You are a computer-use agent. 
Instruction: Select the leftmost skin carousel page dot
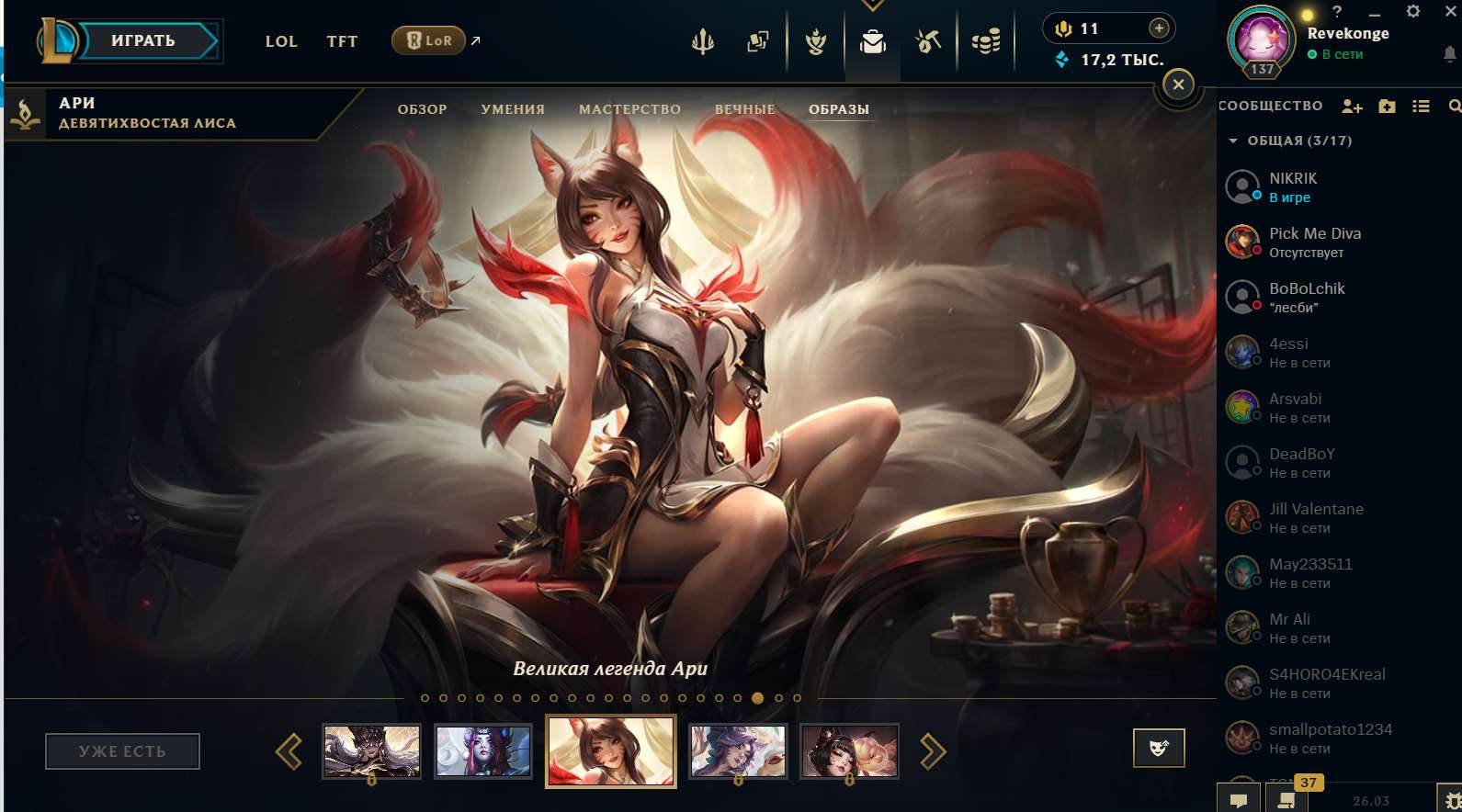pos(425,698)
